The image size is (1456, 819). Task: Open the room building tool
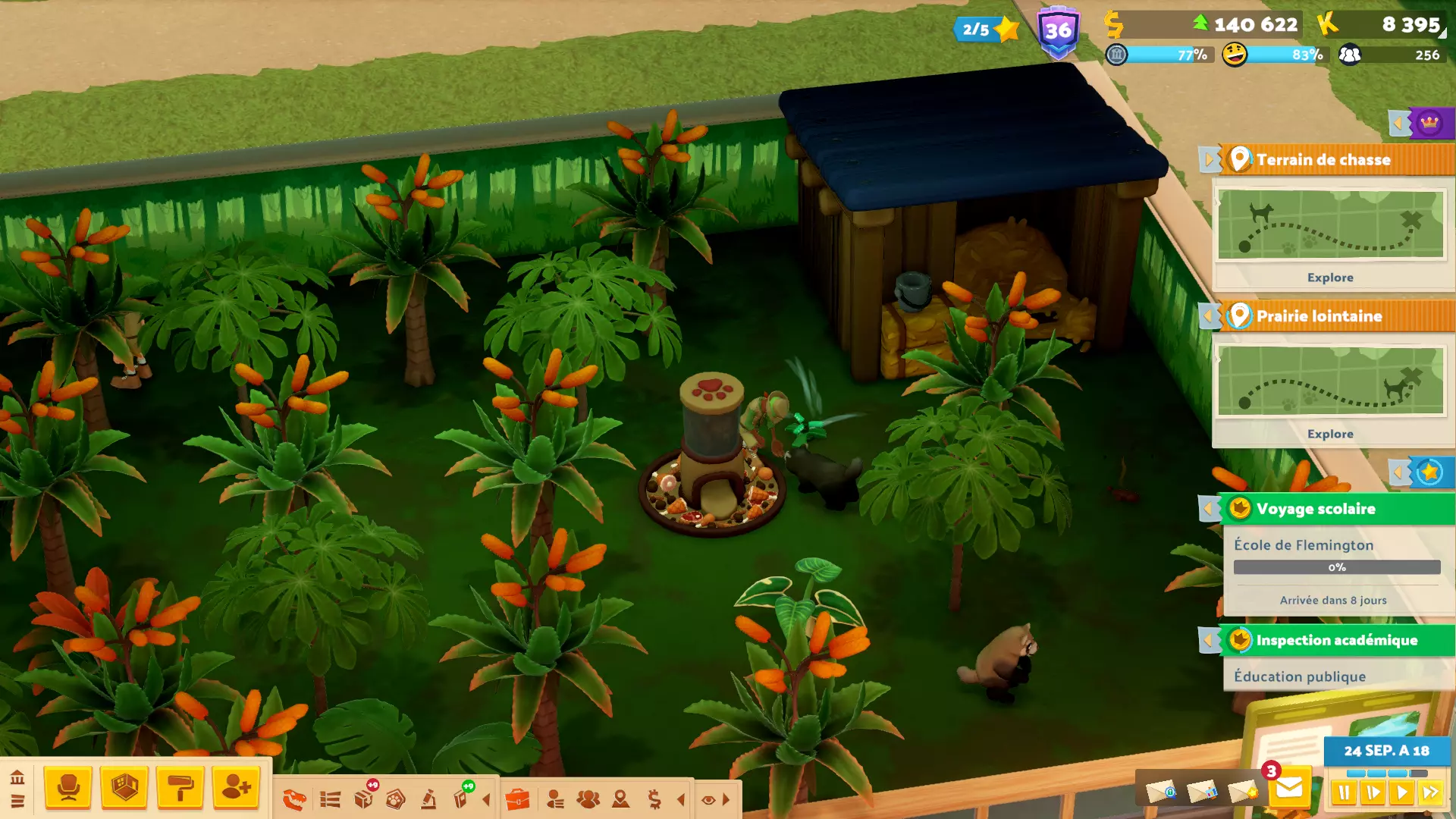coord(124,787)
